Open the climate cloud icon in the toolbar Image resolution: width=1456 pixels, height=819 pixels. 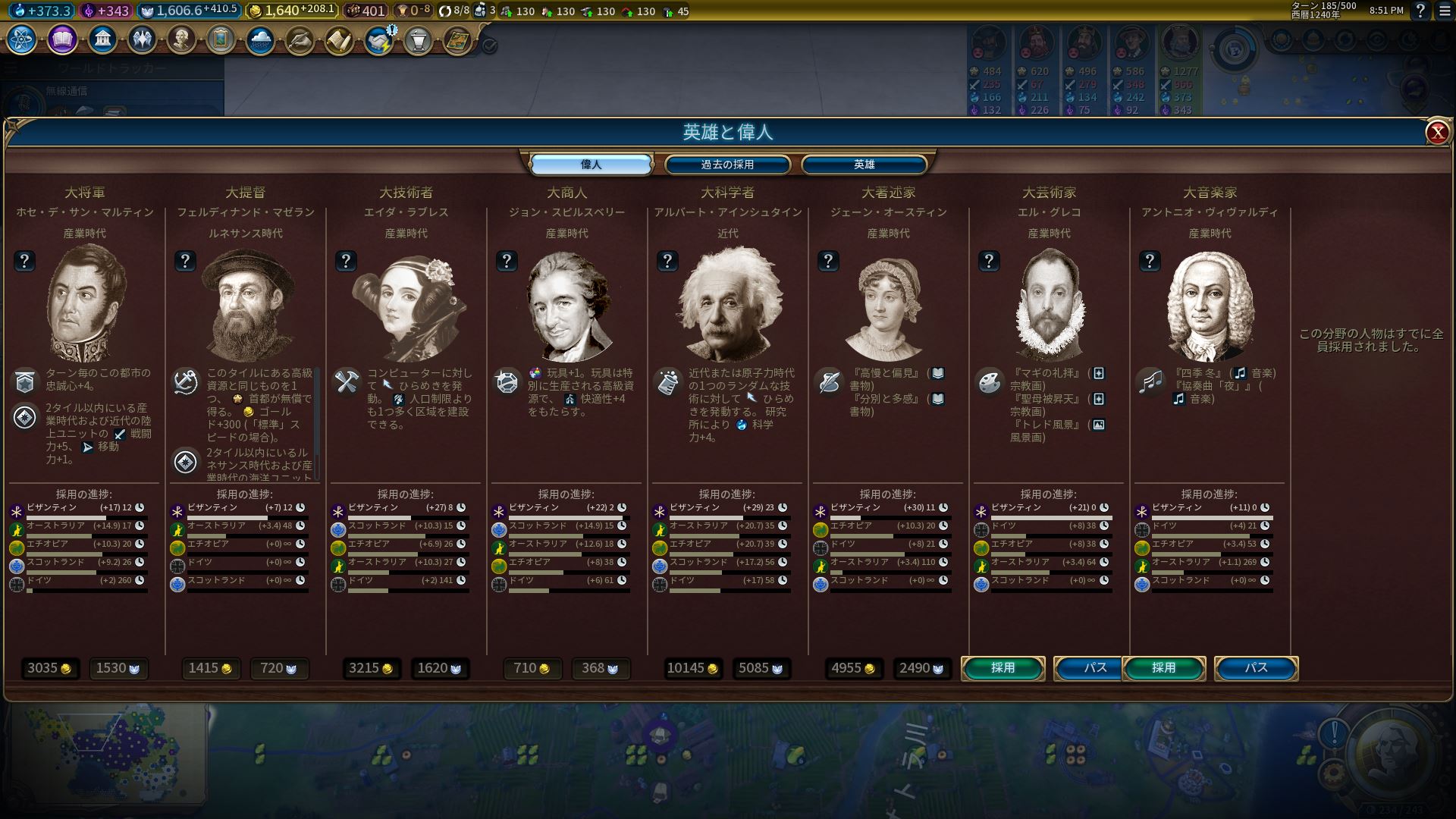click(x=260, y=39)
